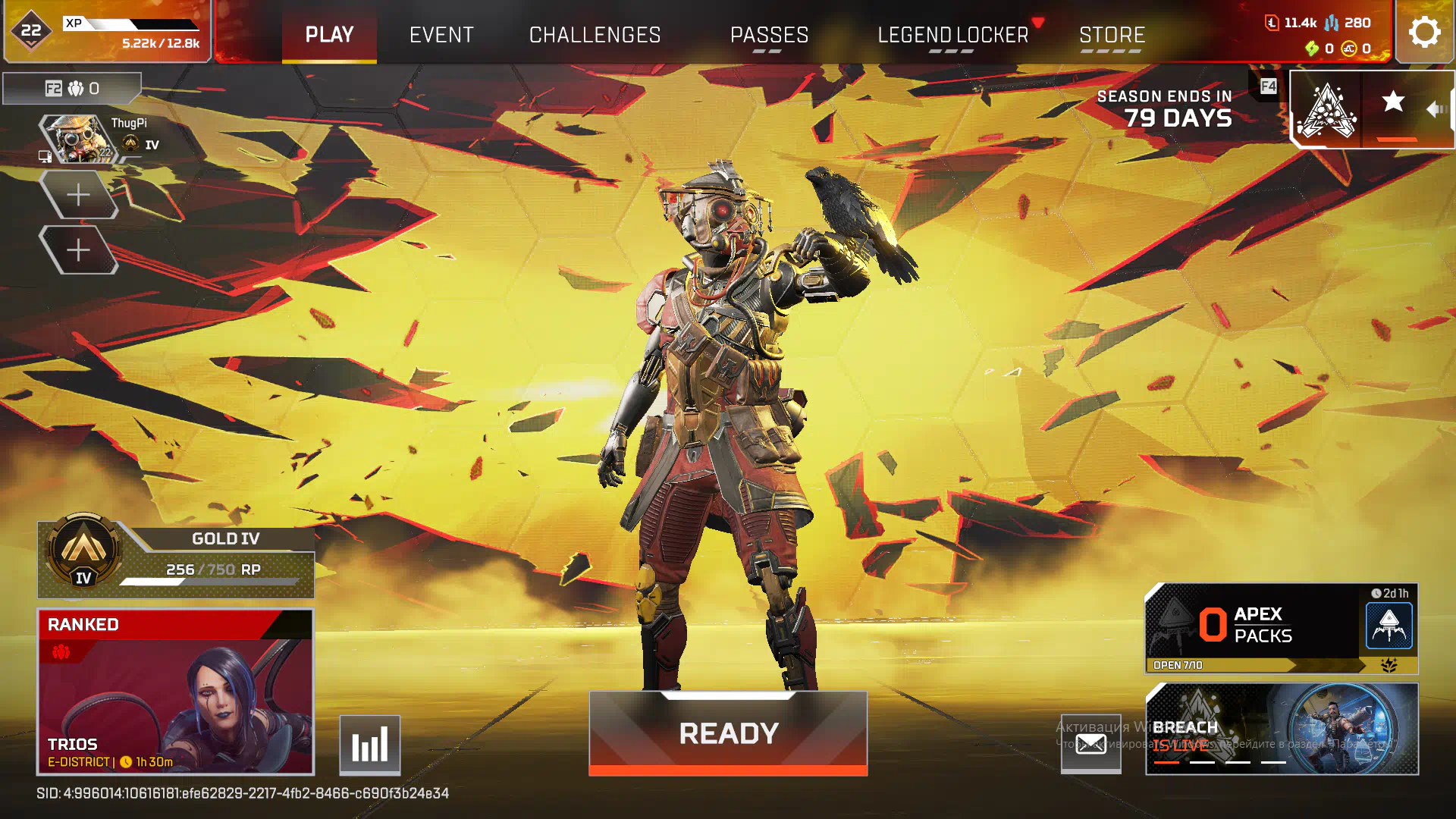This screenshot has height=819, width=1456.
Task: Change game mode via Ranked Trios tile
Action: click(x=175, y=692)
